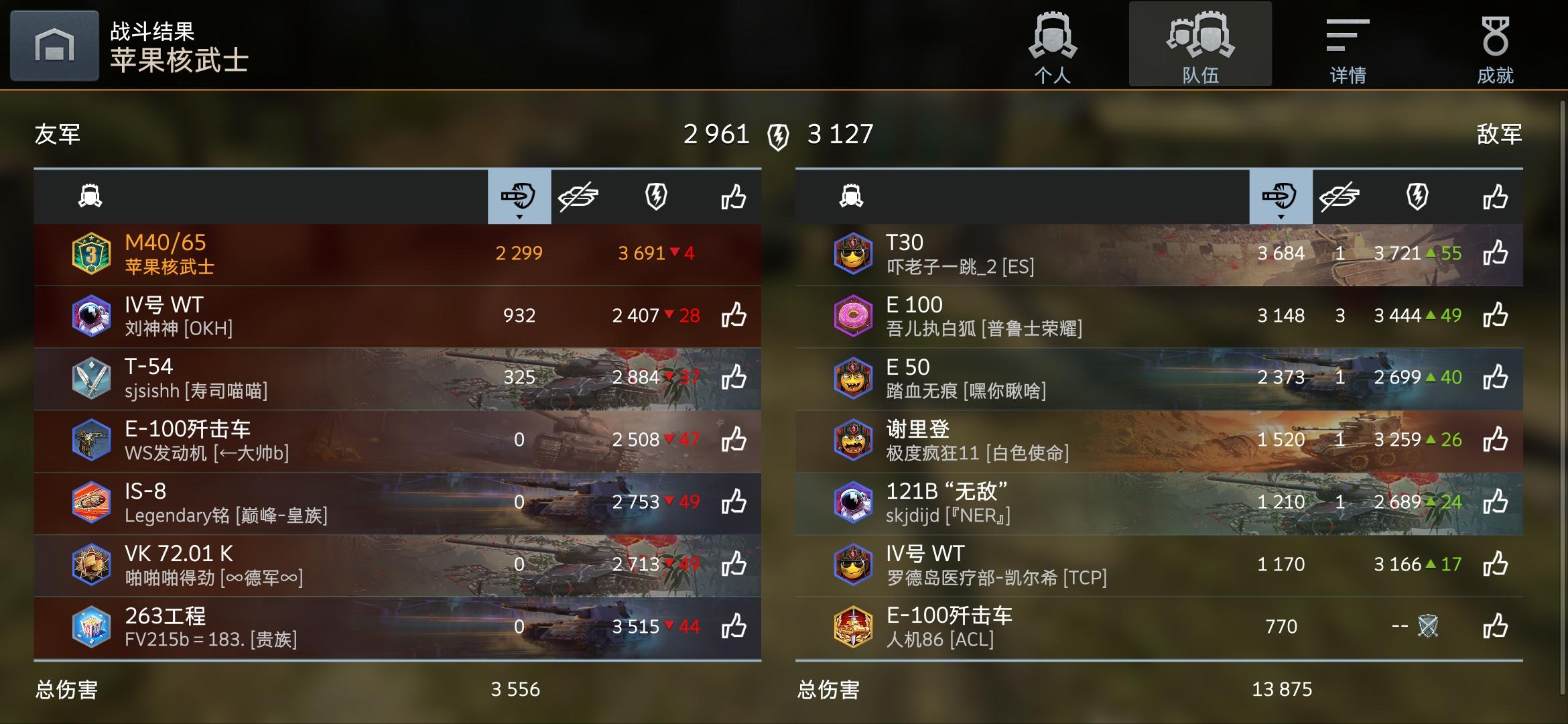The image size is (1568, 724).
Task: Click the avatar emblem of 踏血无痕 on E 50
Action: pyautogui.click(x=853, y=379)
